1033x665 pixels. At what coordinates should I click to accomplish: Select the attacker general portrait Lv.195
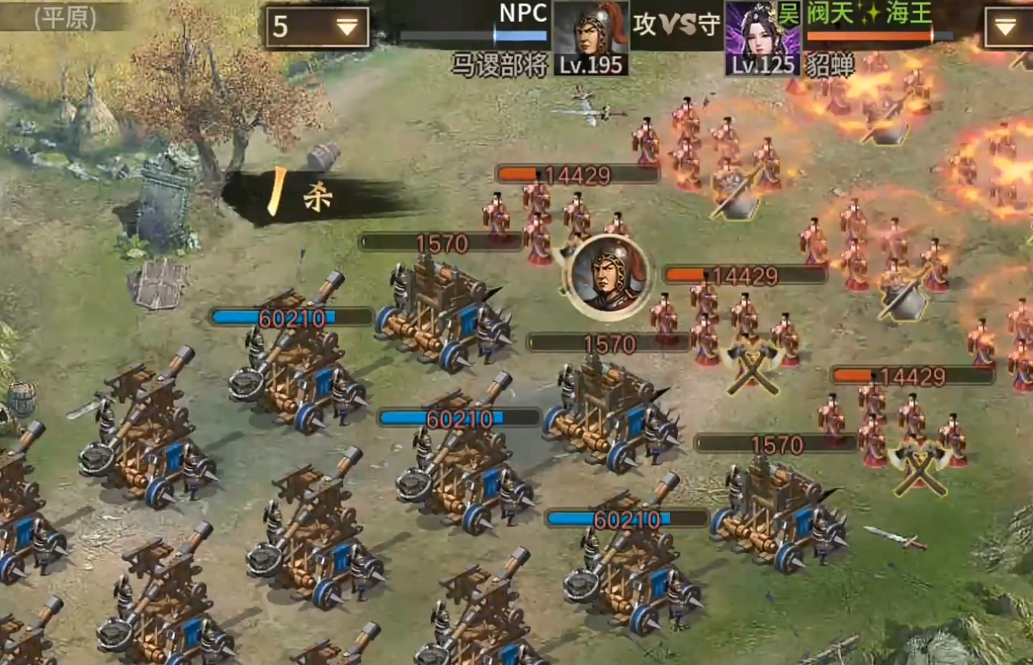(590, 36)
